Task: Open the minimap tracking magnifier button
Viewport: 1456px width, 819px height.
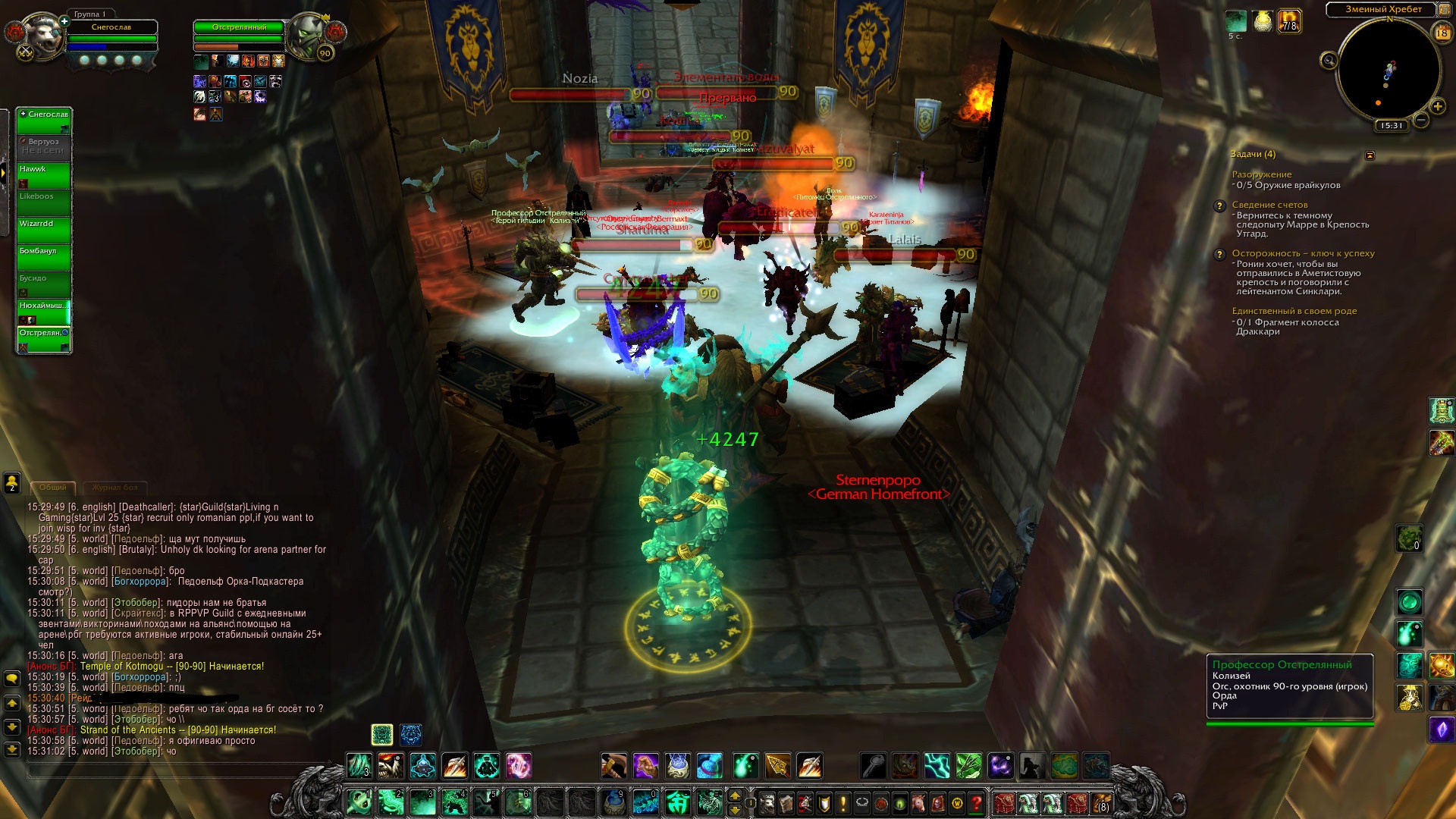Action: [x=1329, y=61]
